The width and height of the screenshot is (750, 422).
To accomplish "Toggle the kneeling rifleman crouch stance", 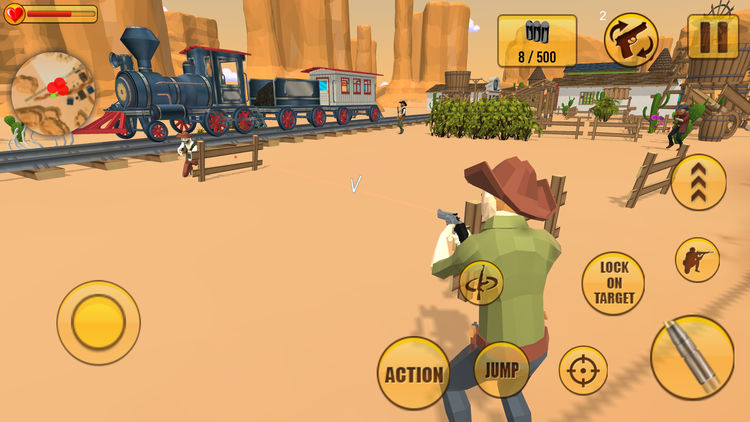I will pyautogui.click(x=697, y=260).
